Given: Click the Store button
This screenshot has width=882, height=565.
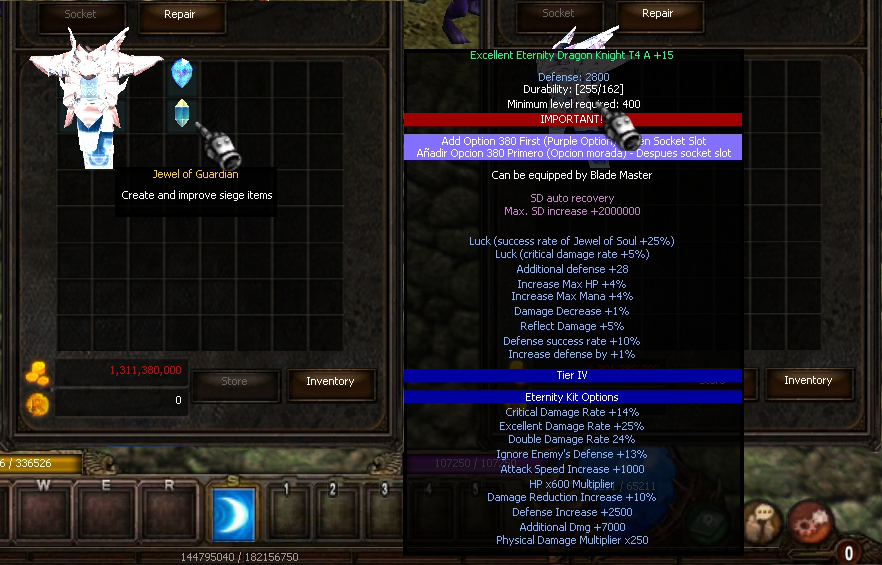Looking at the screenshot, I should pos(234,381).
